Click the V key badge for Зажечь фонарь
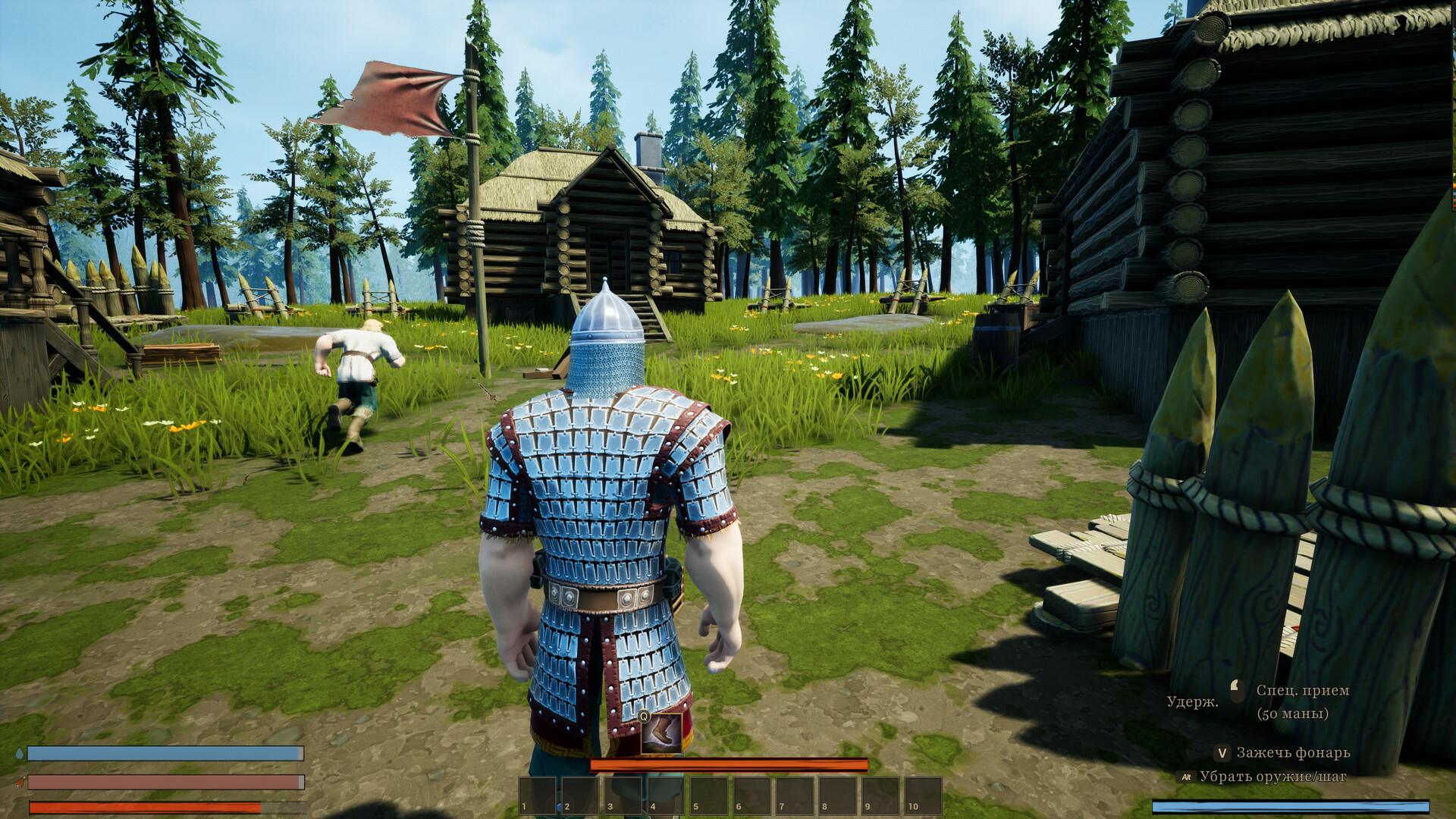Screen dimensions: 1456x819 pos(1222,753)
